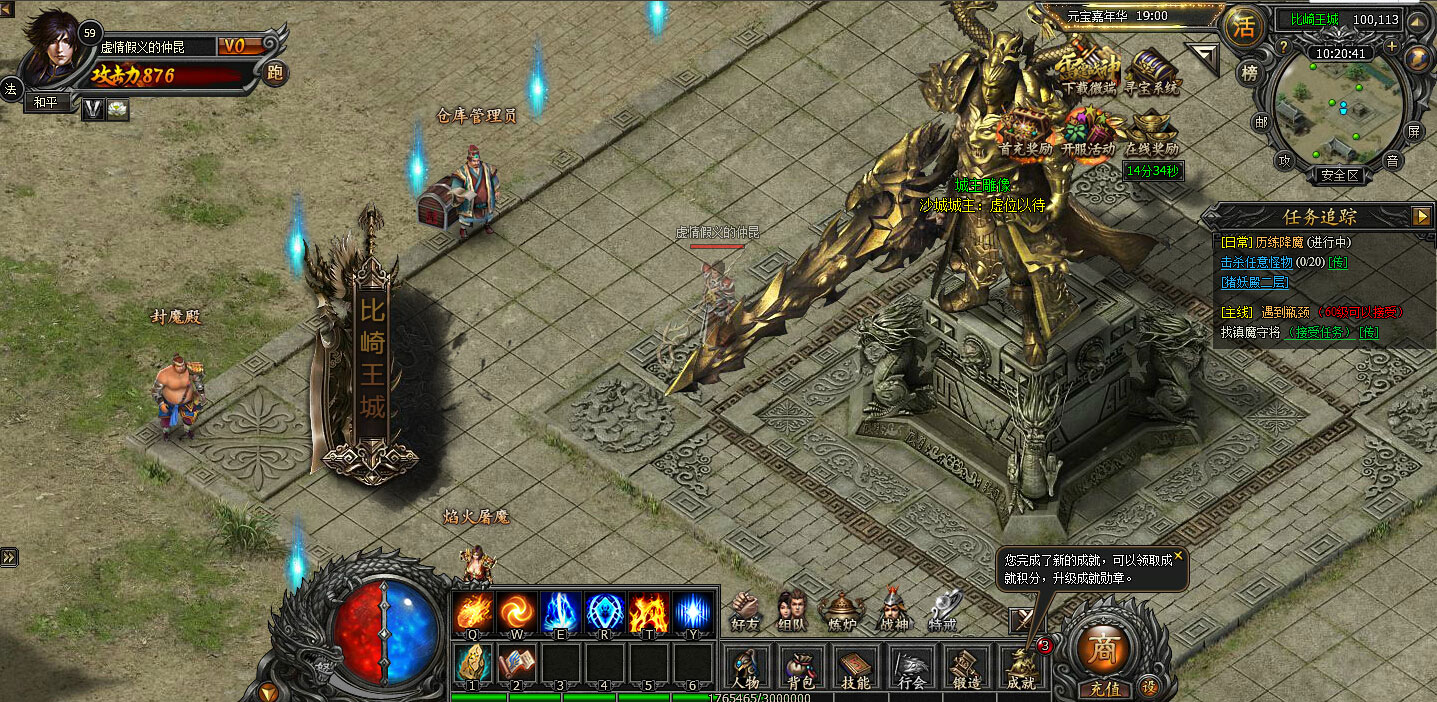The height and width of the screenshot is (702, 1437).
Task: Claim the 在线奖励 online reward ingots
Action: pos(1152,133)
